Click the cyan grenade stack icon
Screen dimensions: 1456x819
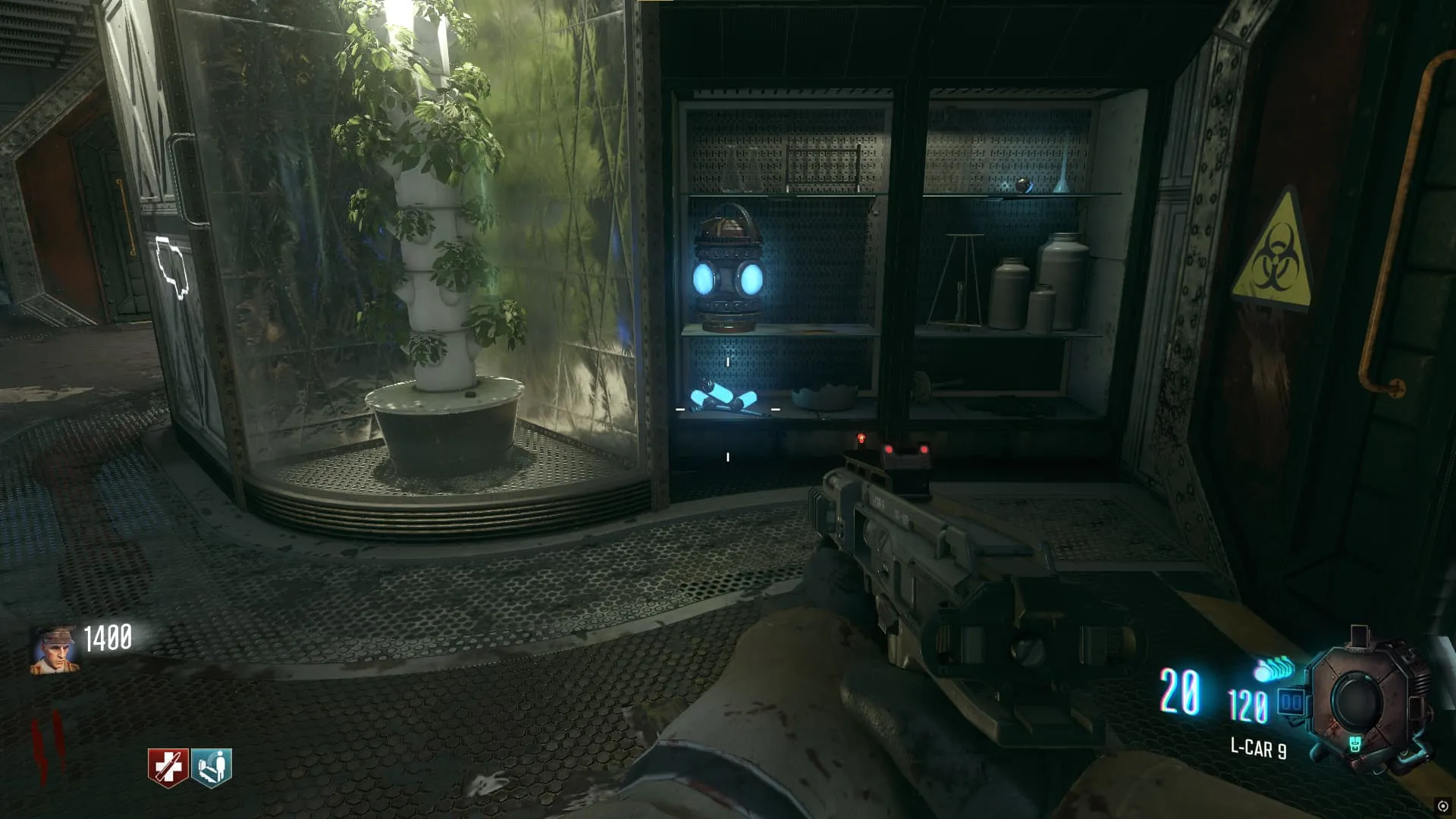1273,670
